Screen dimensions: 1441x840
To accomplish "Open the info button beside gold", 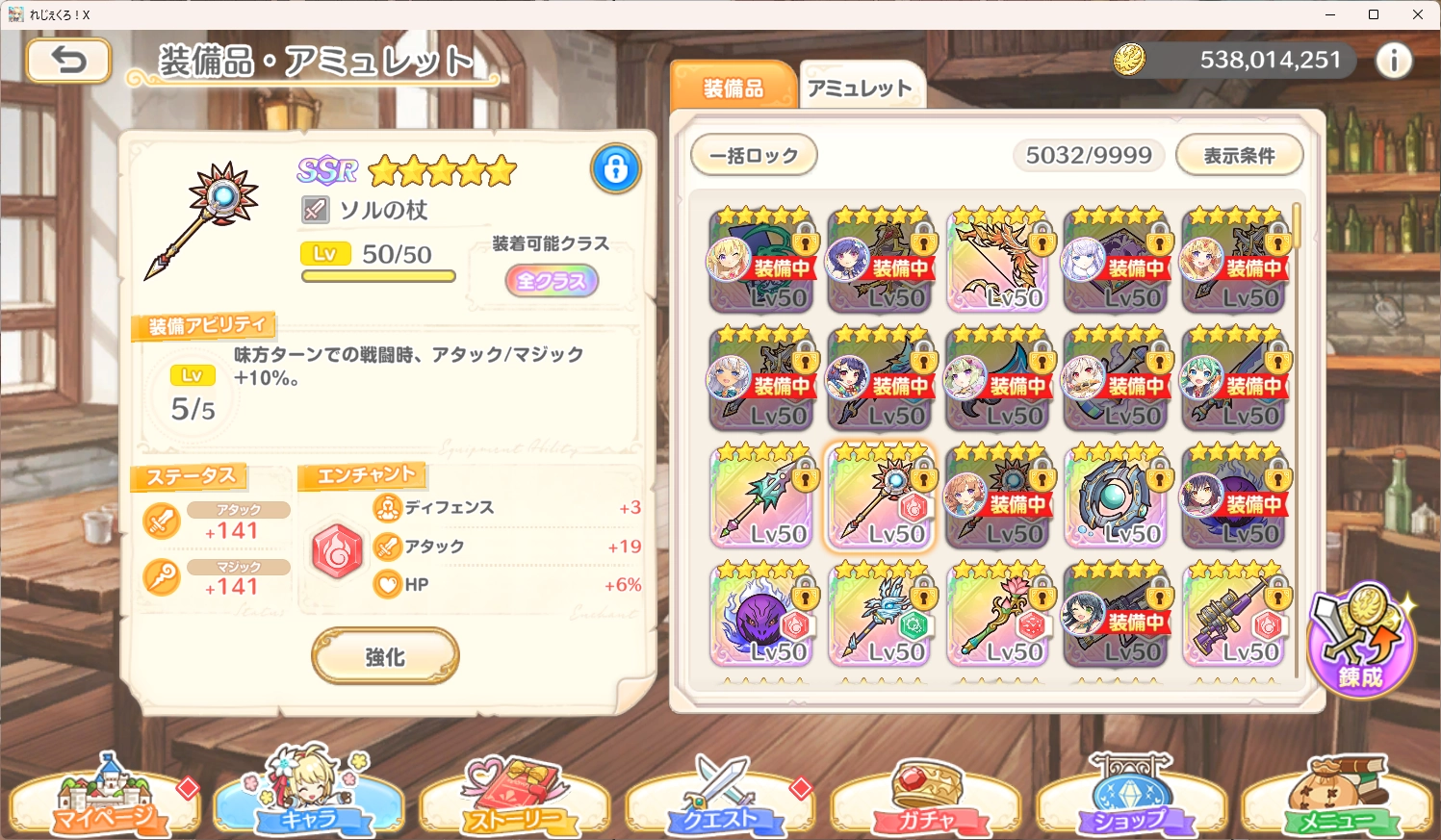I will pyautogui.click(x=1393, y=61).
